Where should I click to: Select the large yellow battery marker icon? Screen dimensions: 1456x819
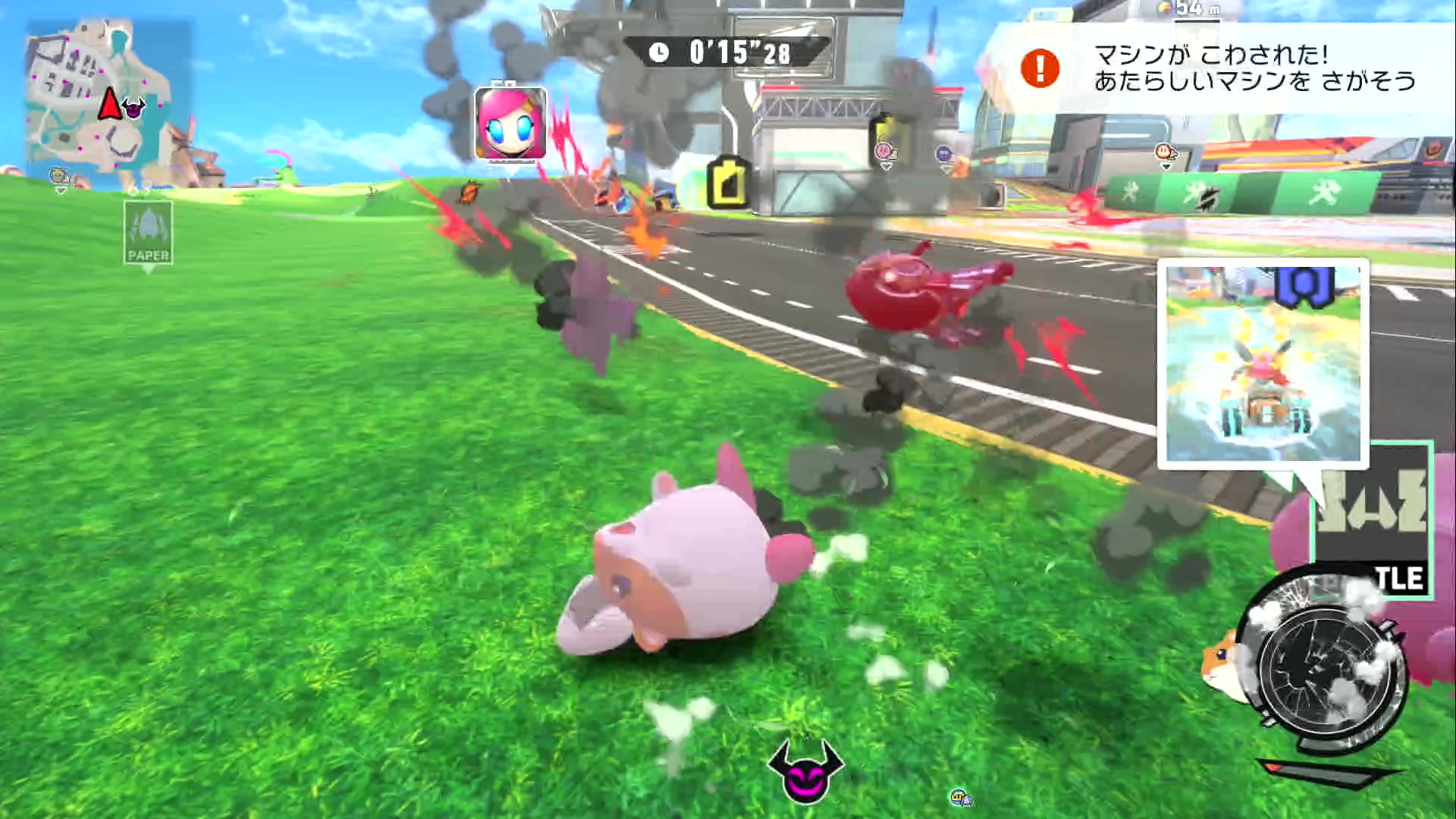730,183
